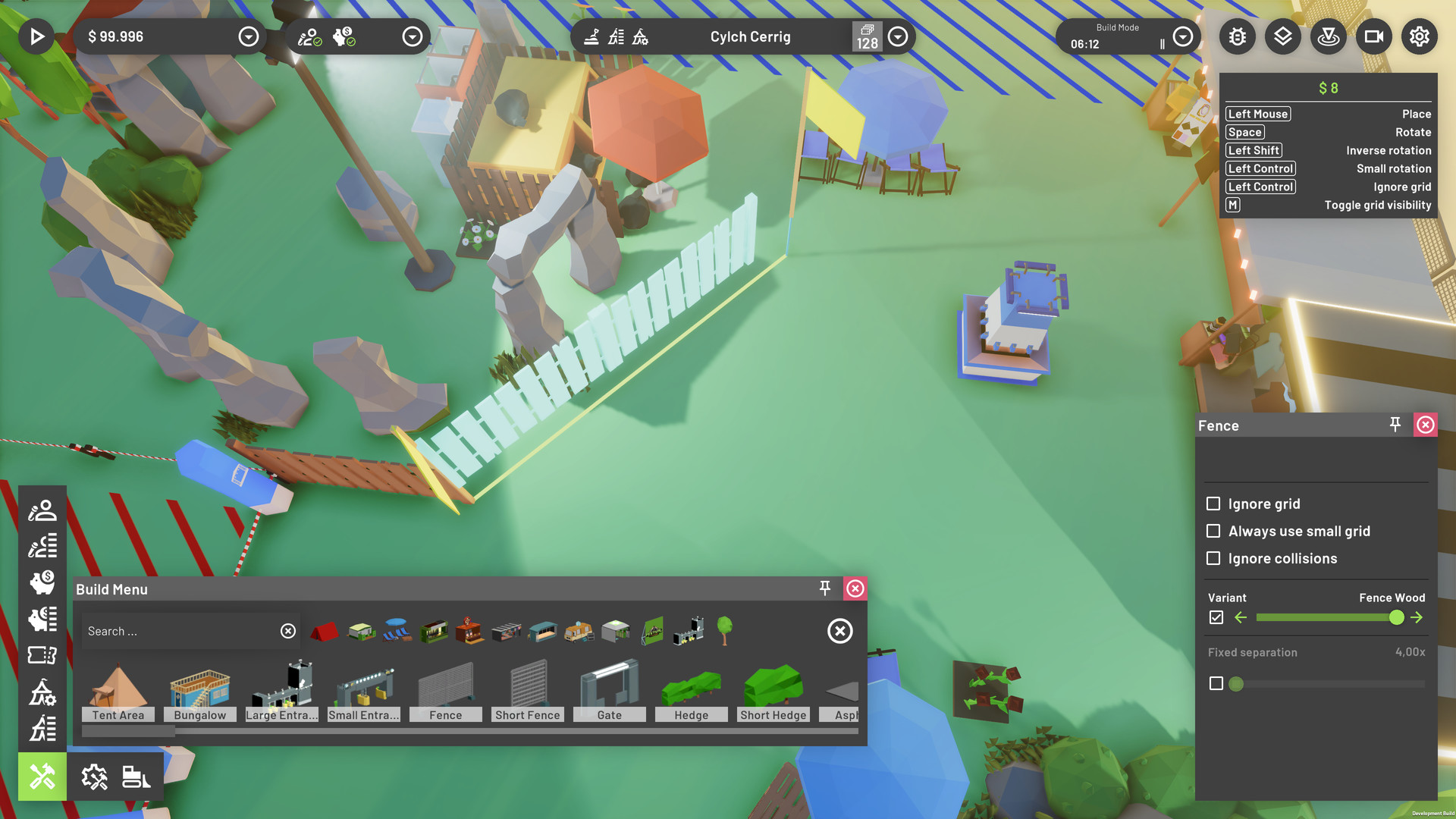The height and width of the screenshot is (819, 1456).
Task: Pin the Build Menu panel
Action: coord(824,588)
